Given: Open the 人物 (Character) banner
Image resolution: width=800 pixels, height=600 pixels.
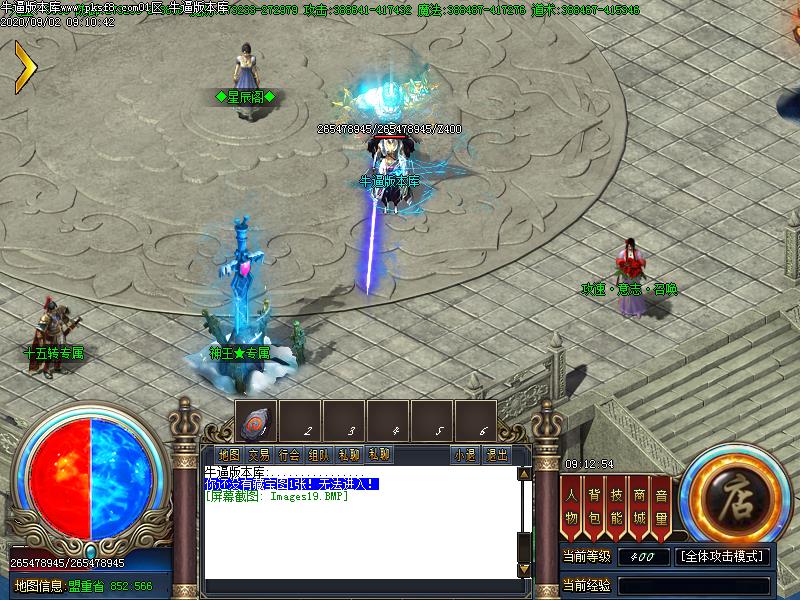Looking at the screenshot, I should pyautogui.click(x=571, y=504).
